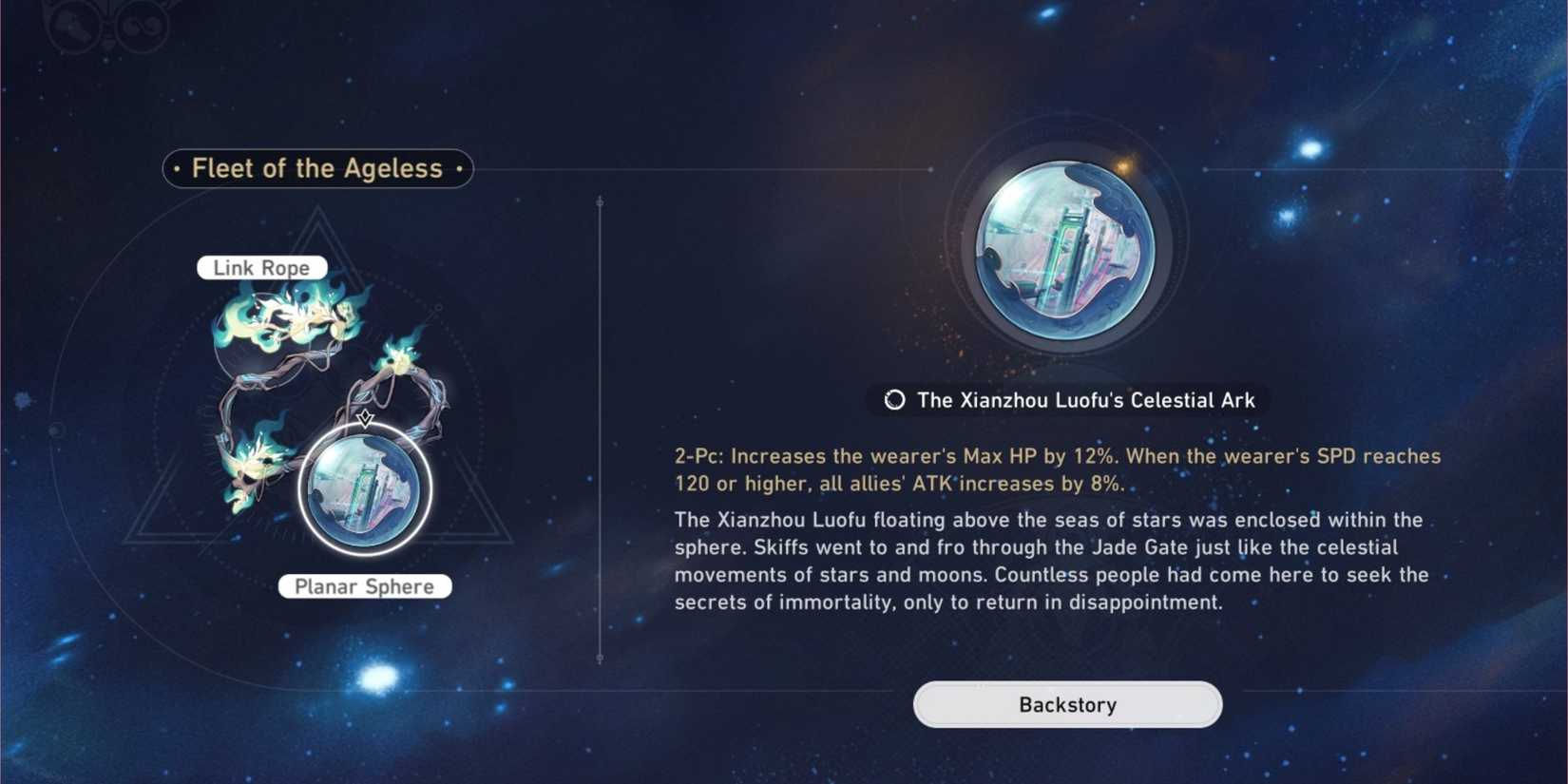
Task: Open the Backstory panel
Action: [x=1066, y=704]
